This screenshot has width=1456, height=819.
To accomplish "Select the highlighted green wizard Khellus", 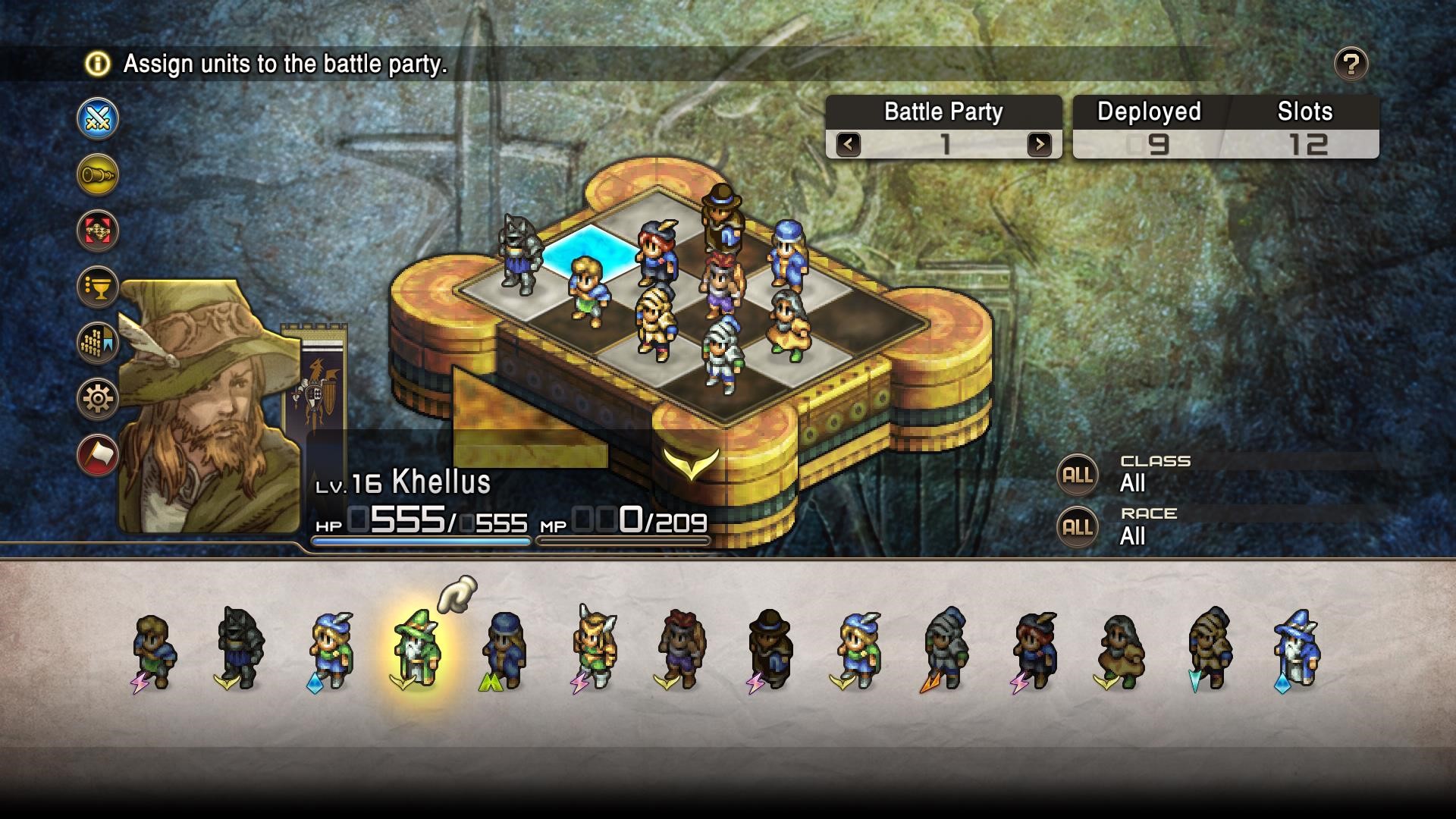I will click(x=416, y=649).
